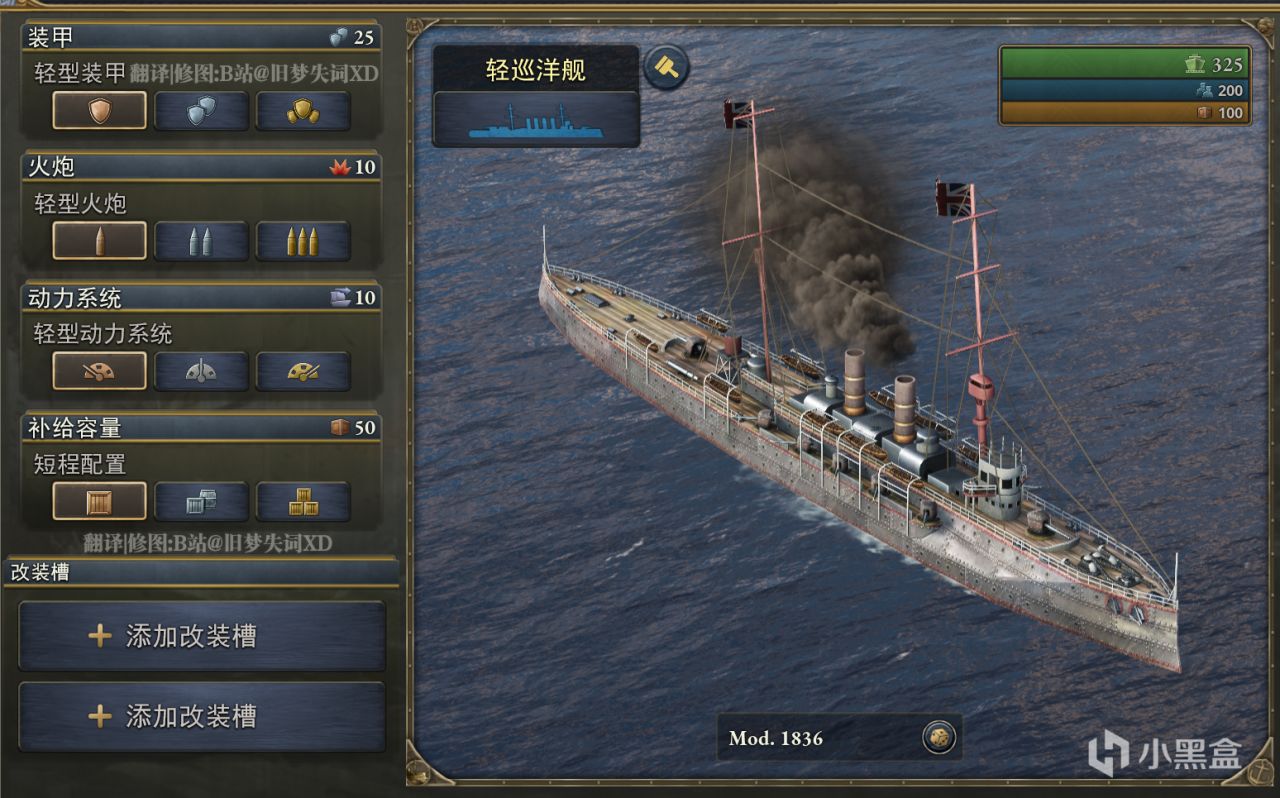Image resolution: width=1280 pixels, height=798 pixels.
Task: Choose the grey stacked crates supply option
Action: [x=201, y=501]
